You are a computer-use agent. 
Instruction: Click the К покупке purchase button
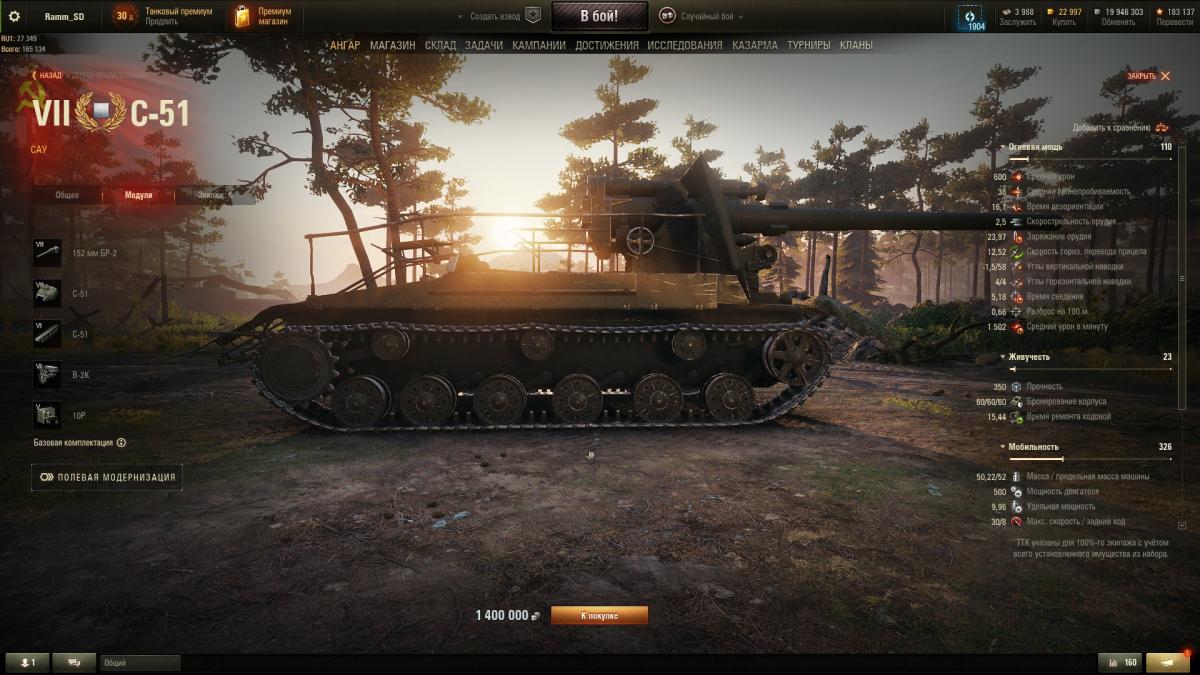(x=599, y=615)
